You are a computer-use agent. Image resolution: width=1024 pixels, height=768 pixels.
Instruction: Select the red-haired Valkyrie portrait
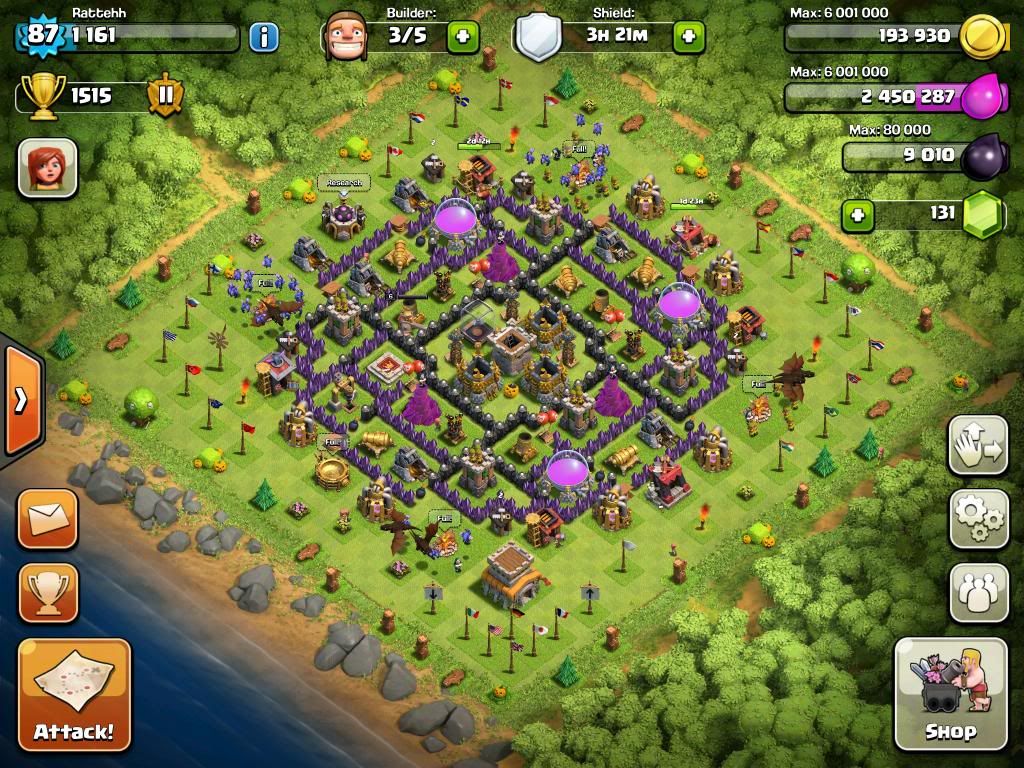(x=47, y=167)
